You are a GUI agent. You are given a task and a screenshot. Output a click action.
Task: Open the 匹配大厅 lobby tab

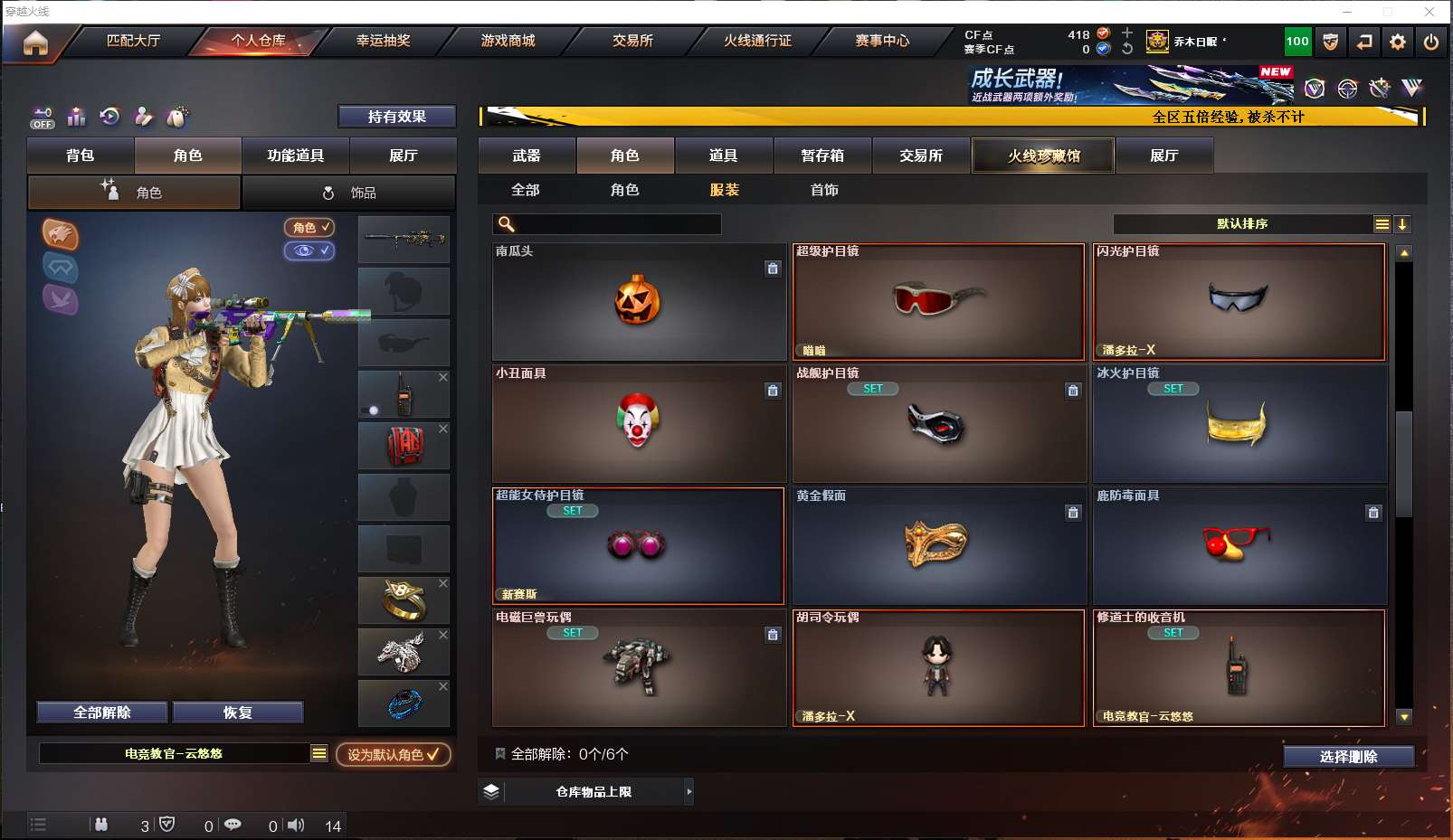133,41
